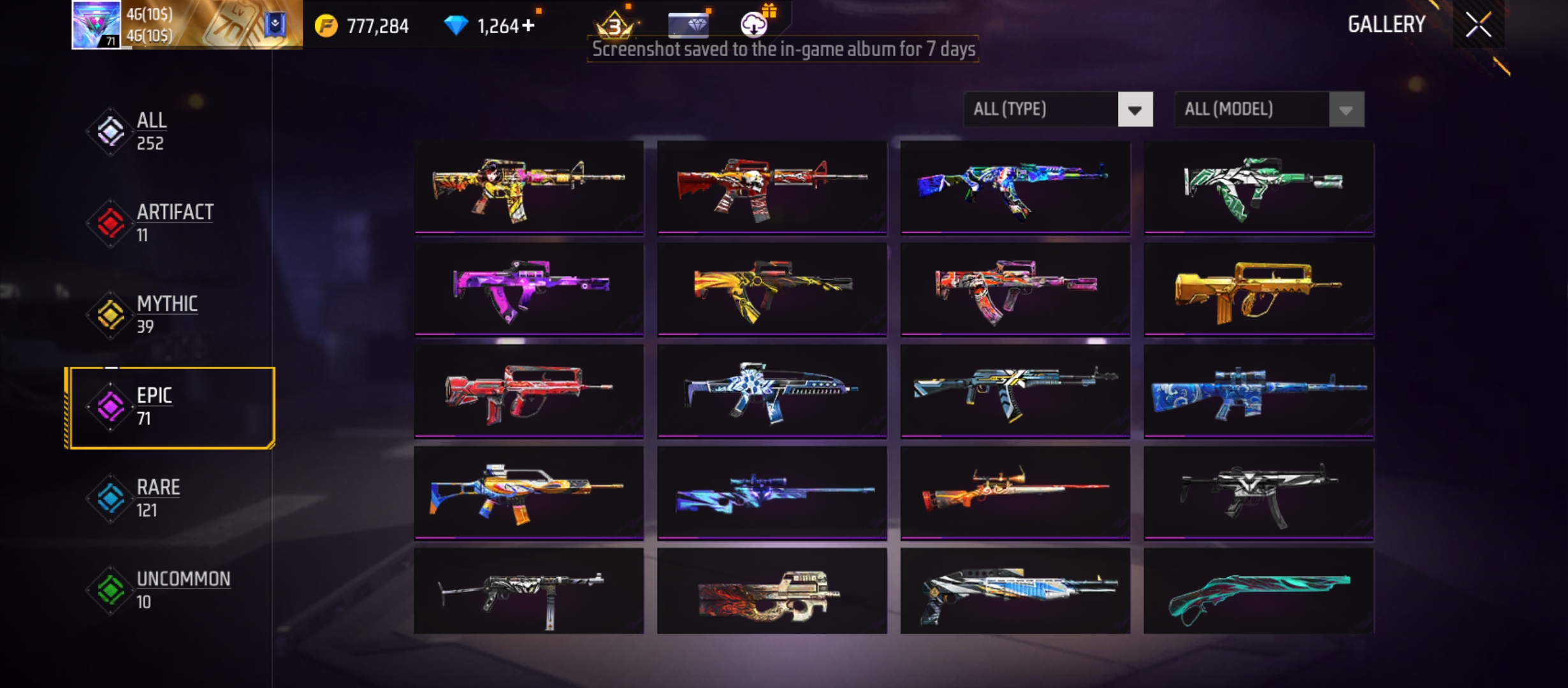Select the purple Groza skin
The image size is (1568, 688).
click(529, 290)
